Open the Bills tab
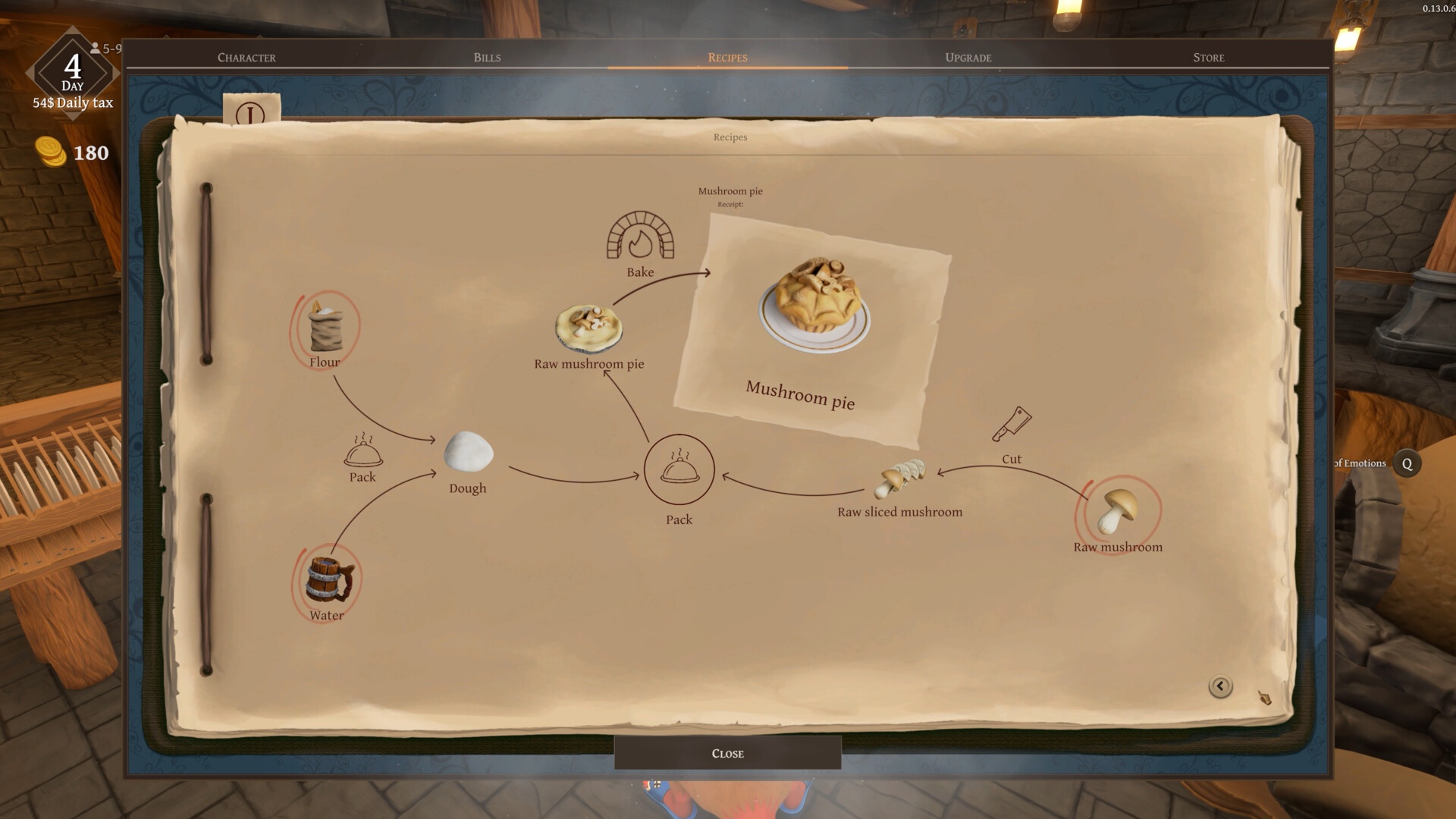 coord(487,58)
